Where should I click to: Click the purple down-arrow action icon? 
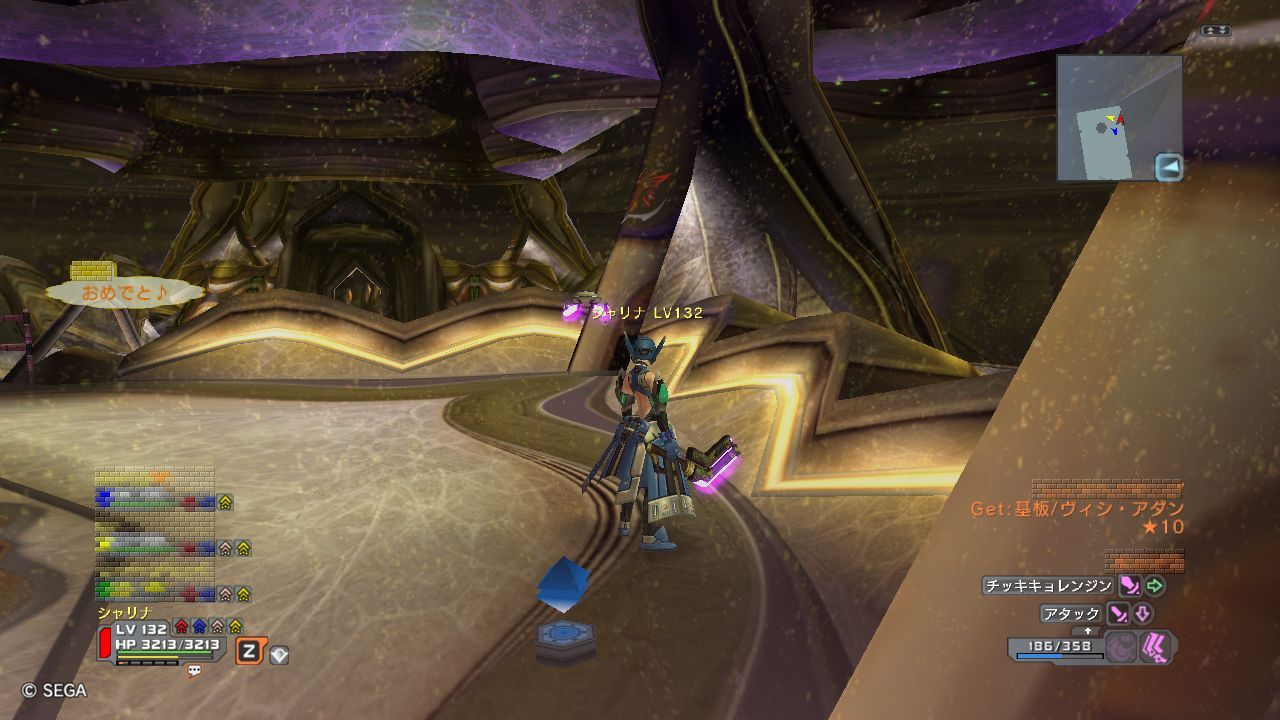[x=1143, y=613]
